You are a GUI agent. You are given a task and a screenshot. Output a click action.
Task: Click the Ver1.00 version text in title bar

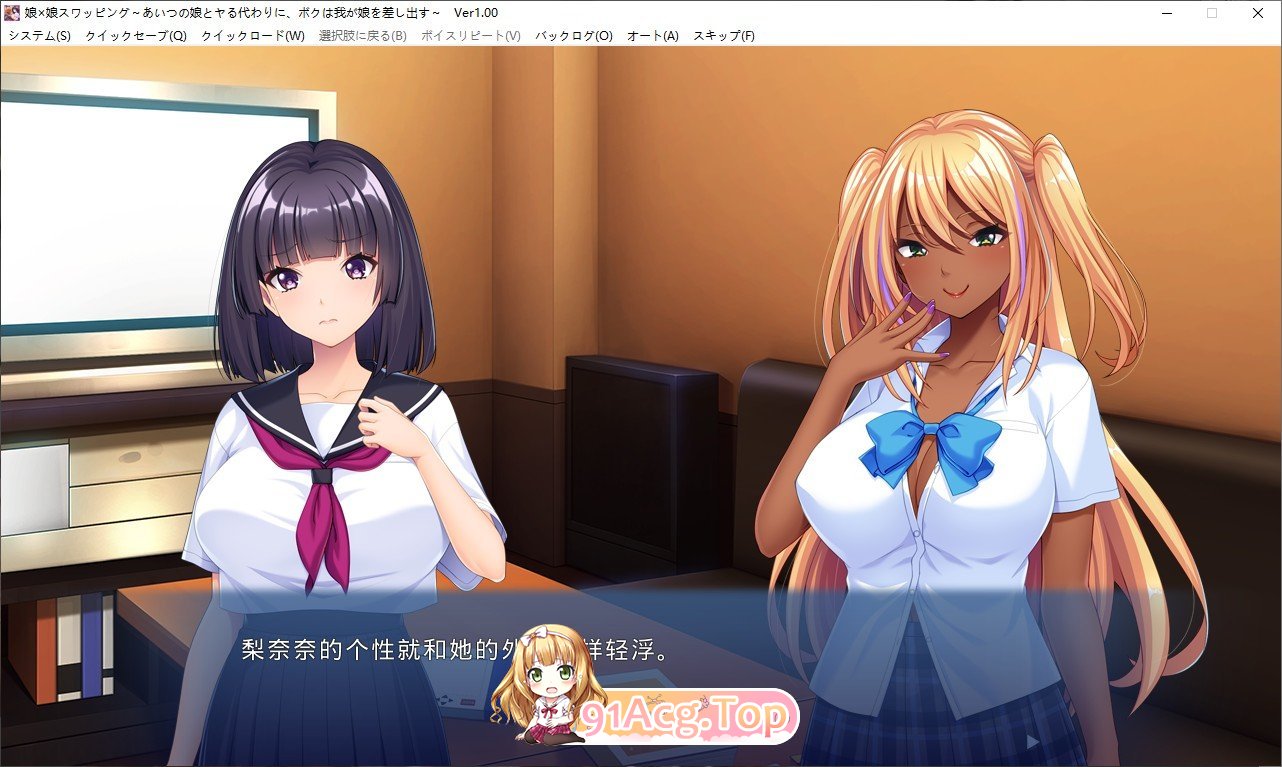pos(477,12)
